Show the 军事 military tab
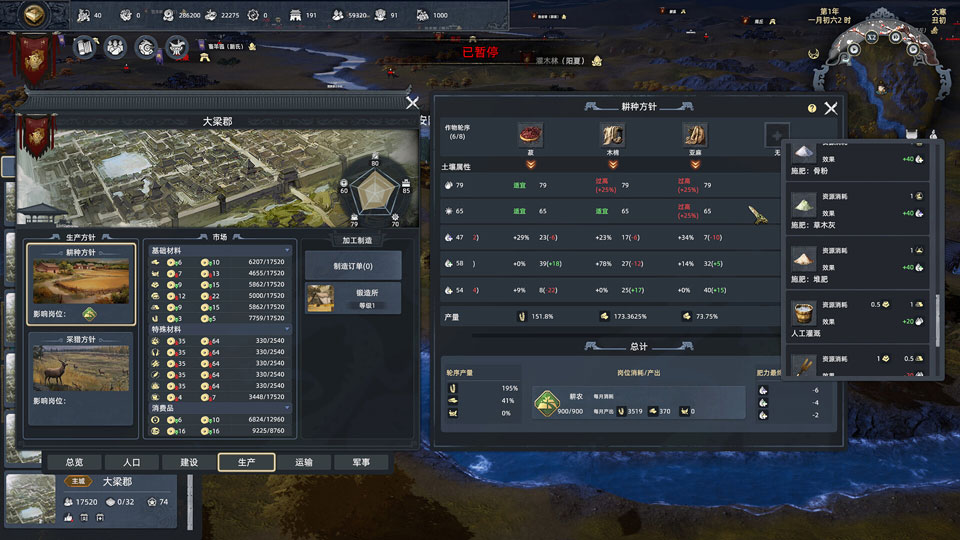This screenshot has height=540, width=960. pyautogui.click(x=361, y=462)
